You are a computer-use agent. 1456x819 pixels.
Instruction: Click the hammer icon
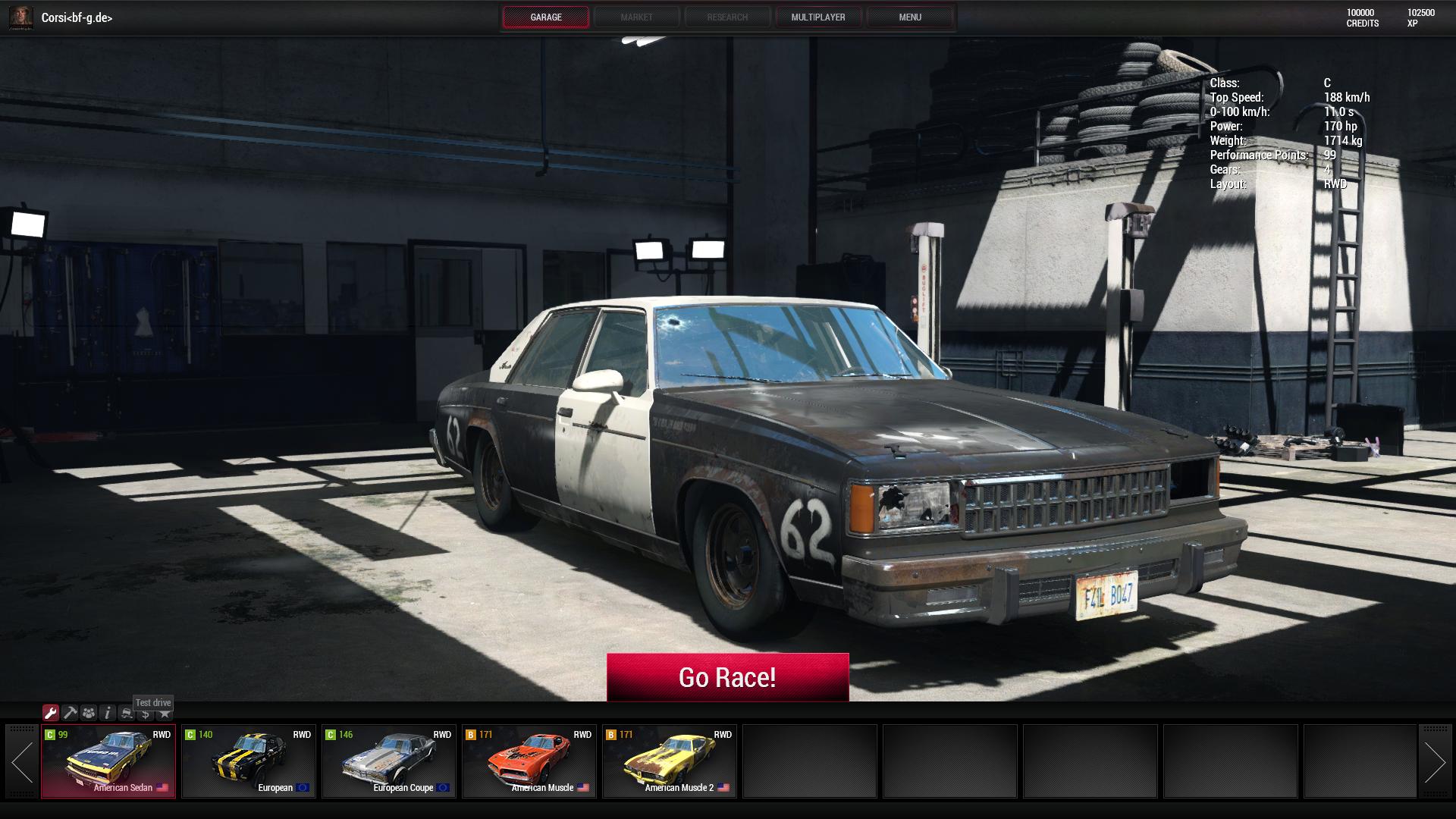pyautogui.click(x=70, y=713)
